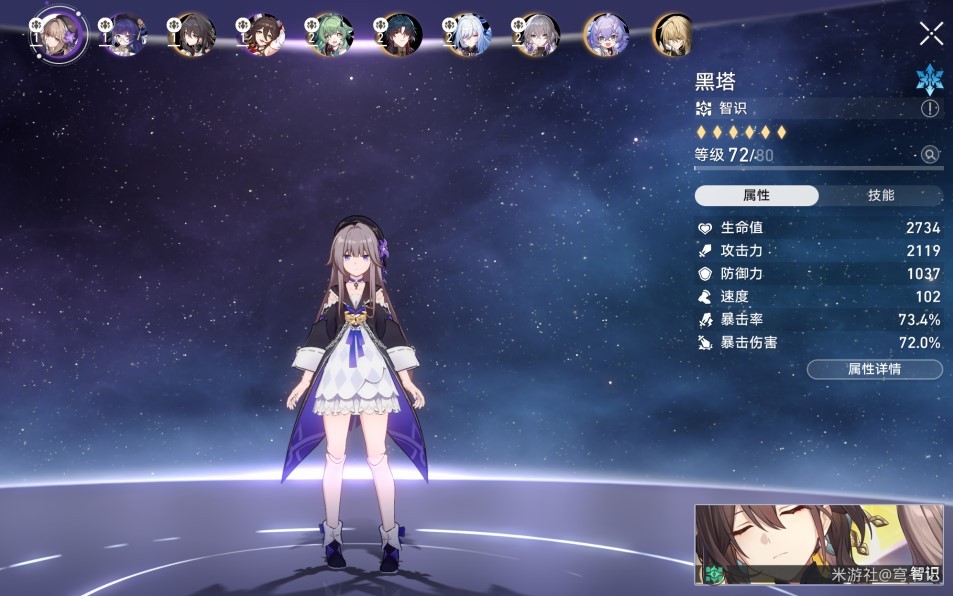Close the character details screen
953x596 pixels.
pyautogui.click(x=931, y=34)
